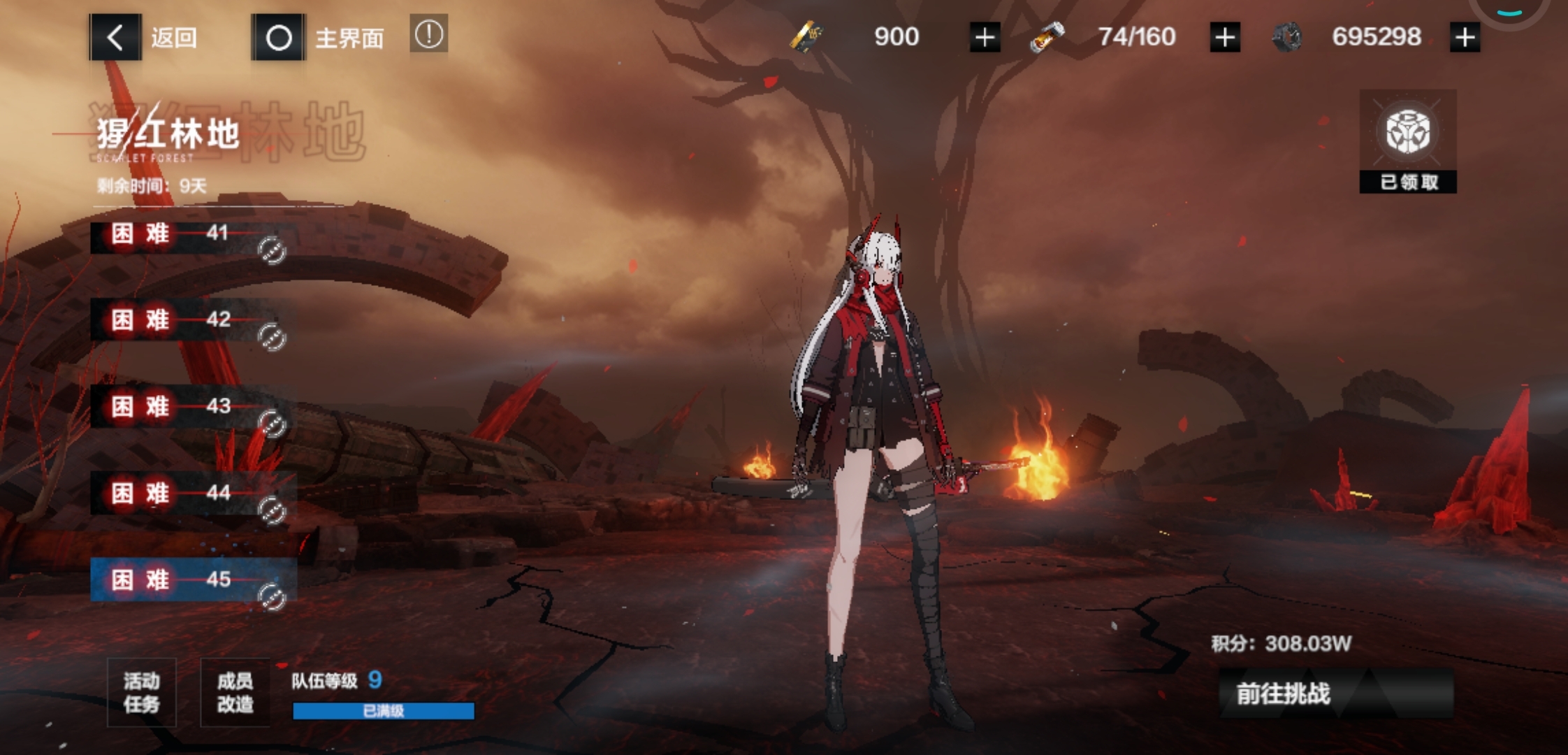Return to 主界面 main screen

point(319,37)
